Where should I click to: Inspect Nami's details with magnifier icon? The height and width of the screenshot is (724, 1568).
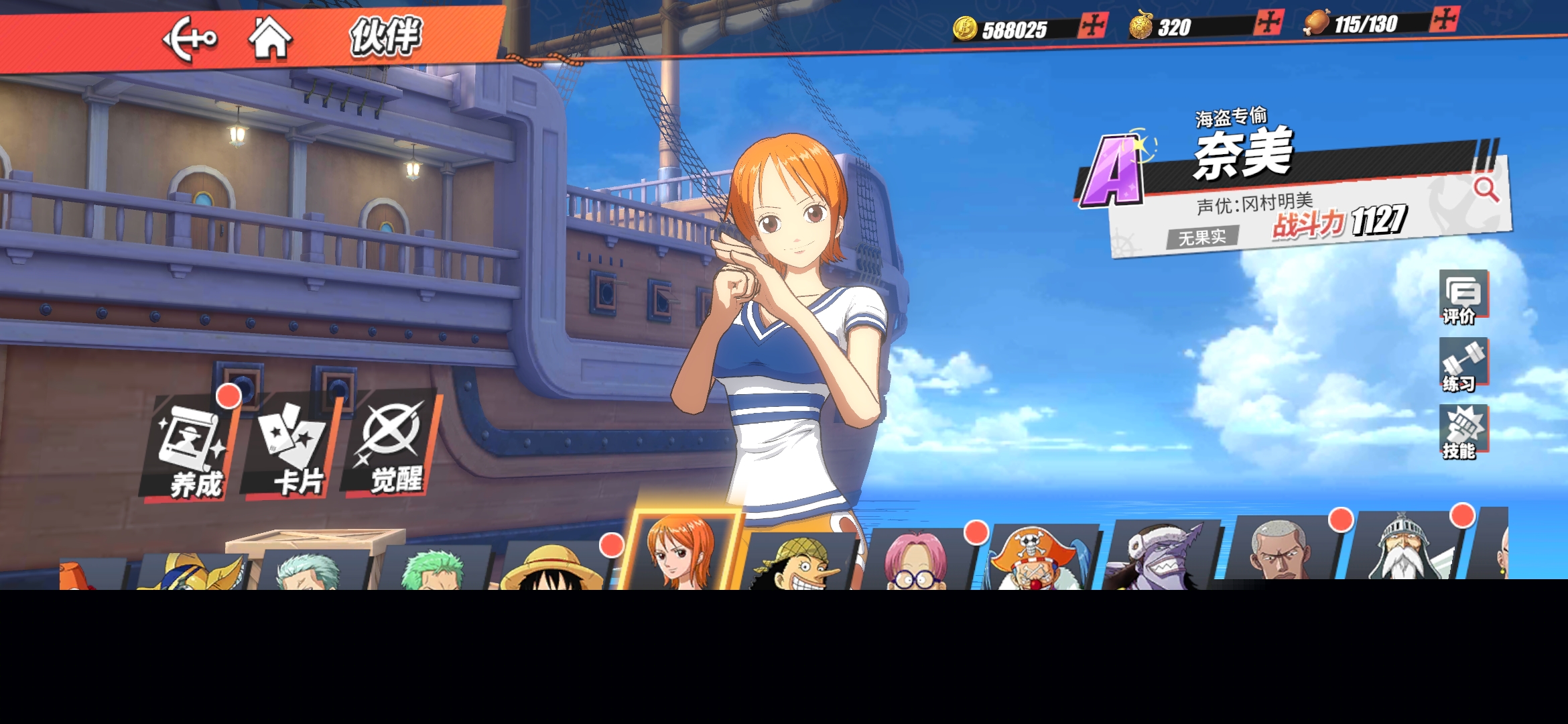1486,190
